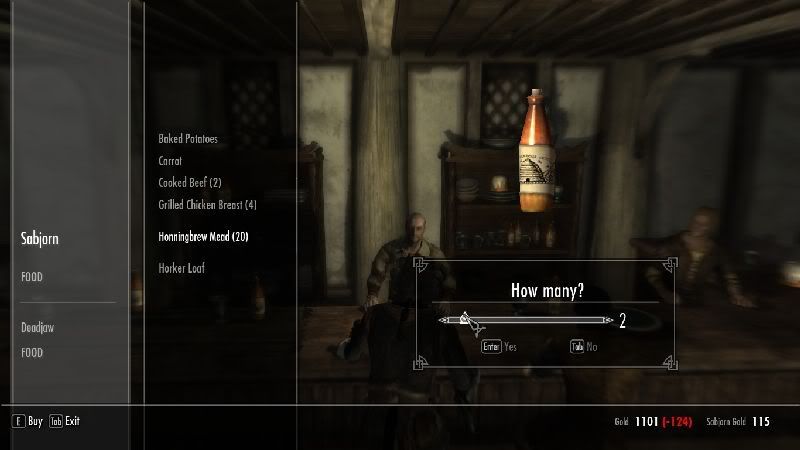Confirm the quantity with Yes
The image size is (800, 450).
500,346
